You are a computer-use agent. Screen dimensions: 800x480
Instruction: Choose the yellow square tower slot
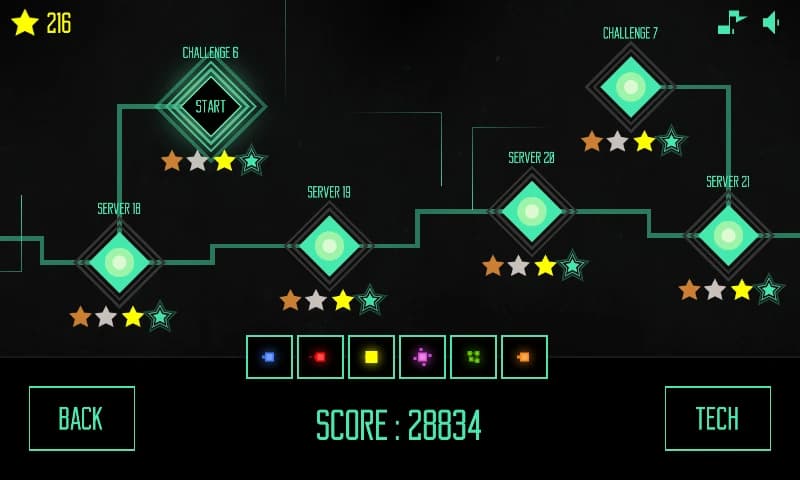(371, 357)
